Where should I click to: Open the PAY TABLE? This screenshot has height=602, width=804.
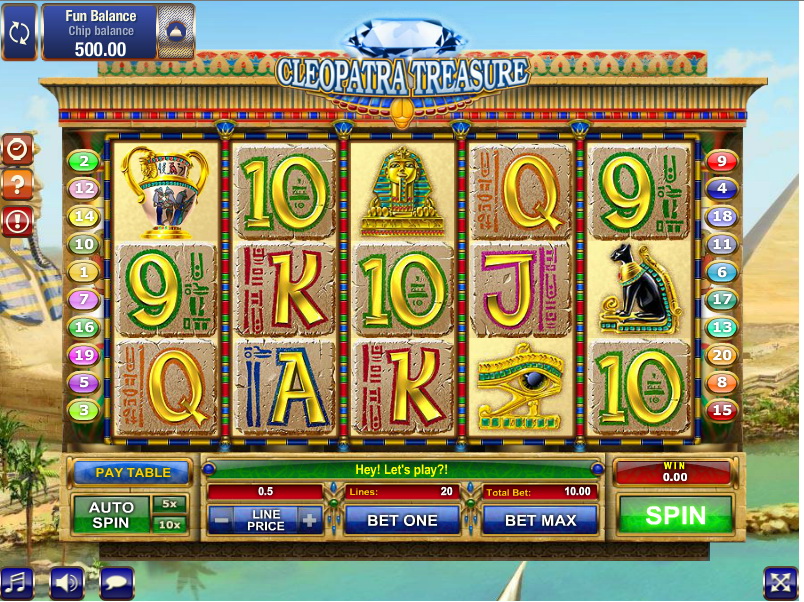coord(133,472)
